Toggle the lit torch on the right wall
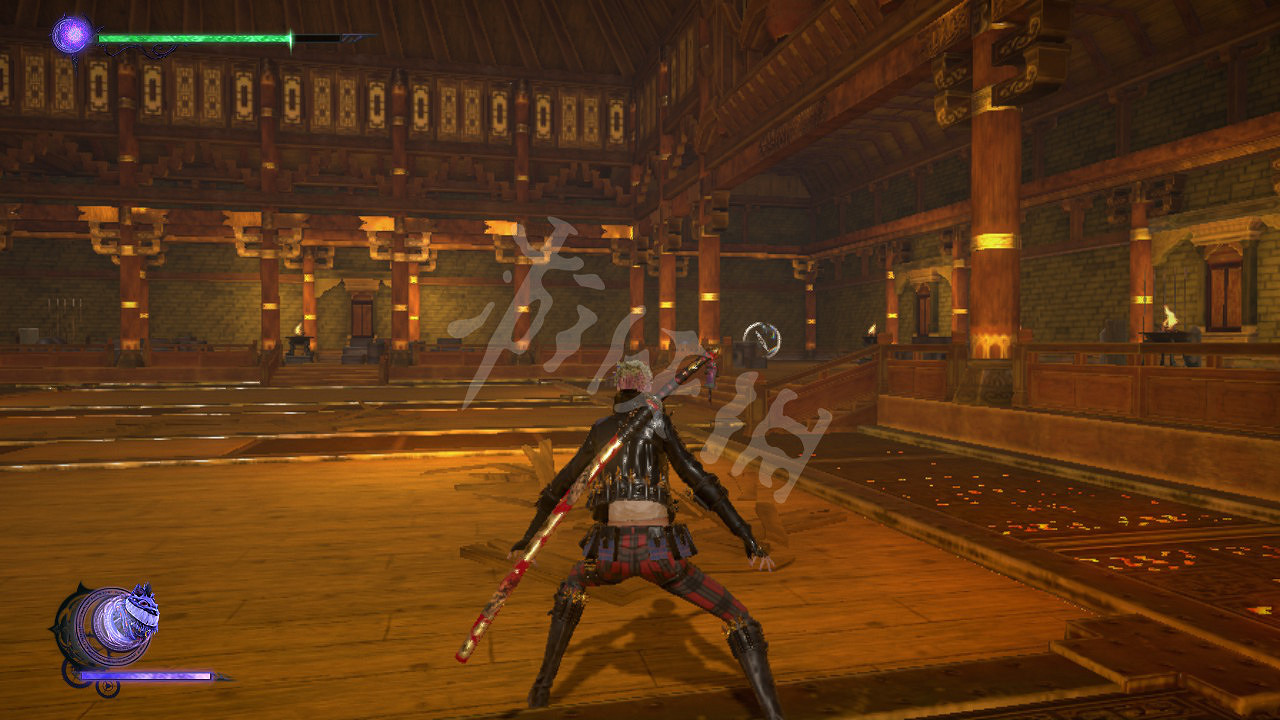 point(1168,318)
